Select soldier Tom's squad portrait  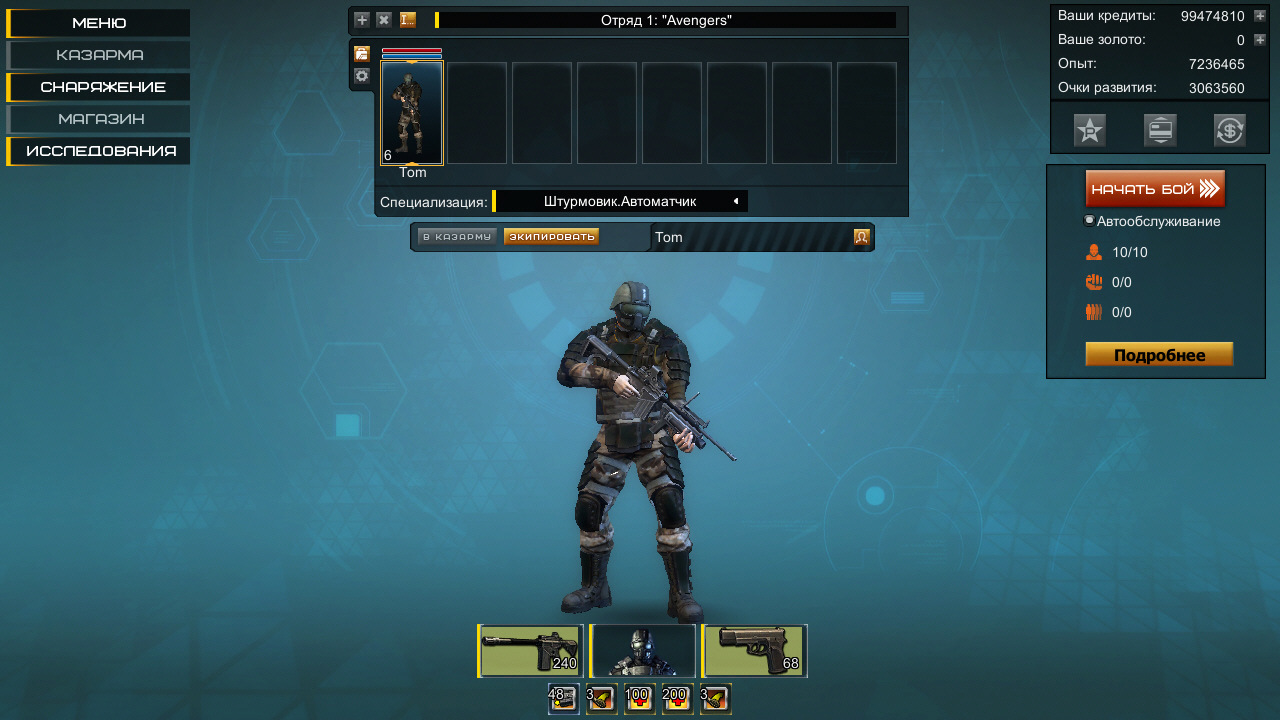coord(412,112)
